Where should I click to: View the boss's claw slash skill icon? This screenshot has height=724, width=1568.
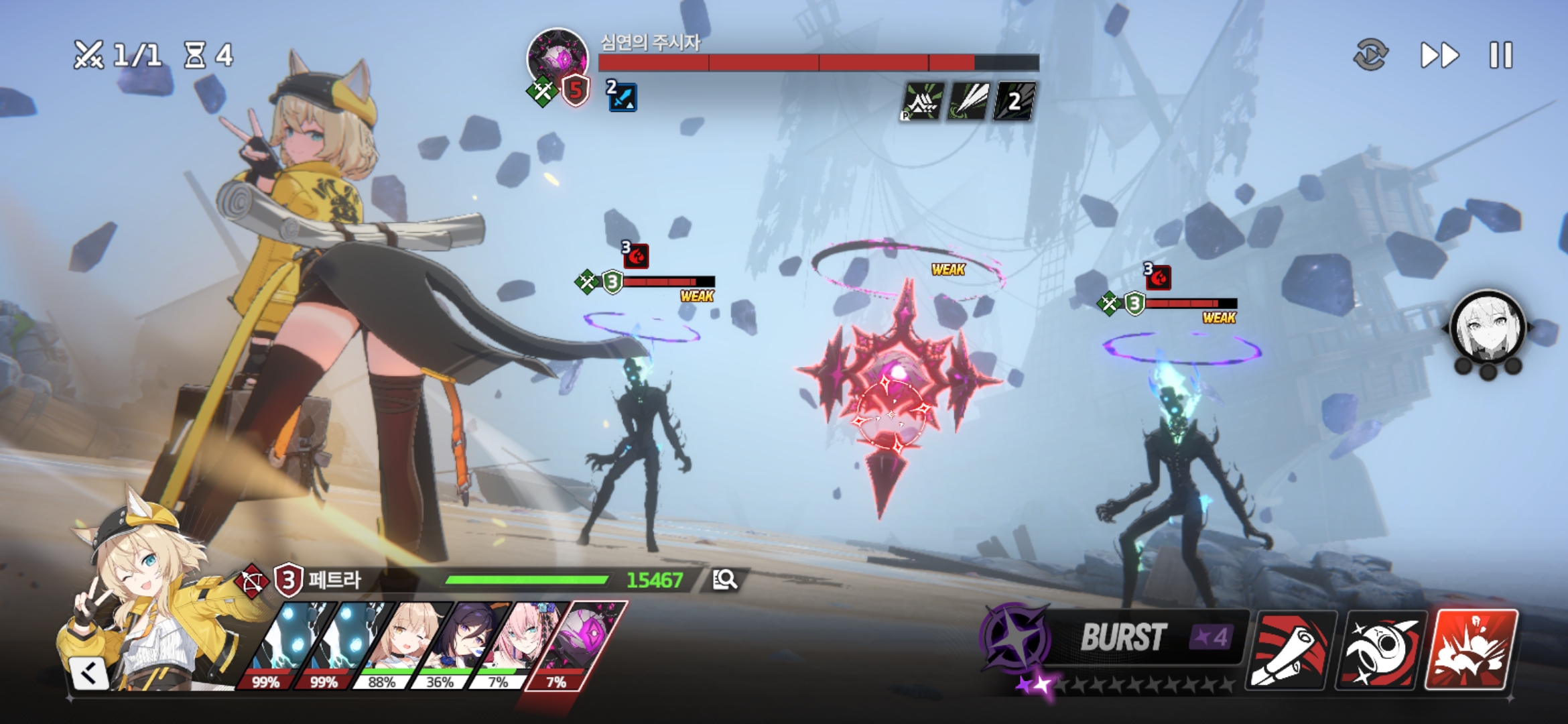tap(922, 101)
